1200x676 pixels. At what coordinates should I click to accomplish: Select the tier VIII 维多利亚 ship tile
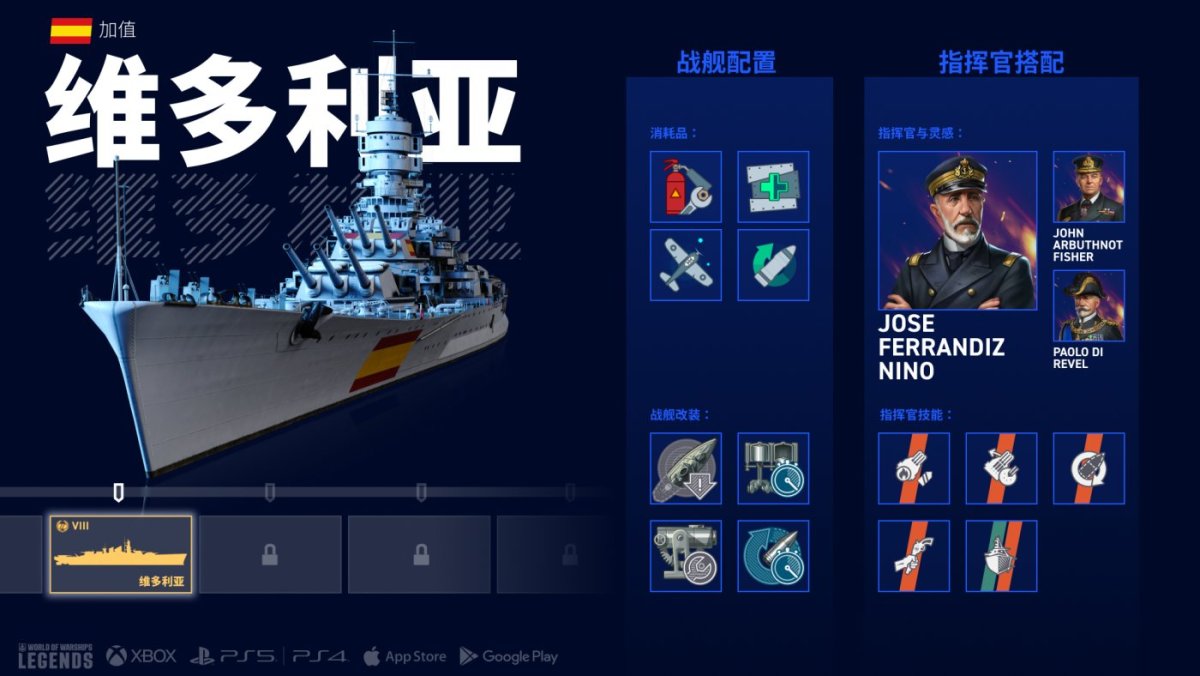[x=121, y=555]
